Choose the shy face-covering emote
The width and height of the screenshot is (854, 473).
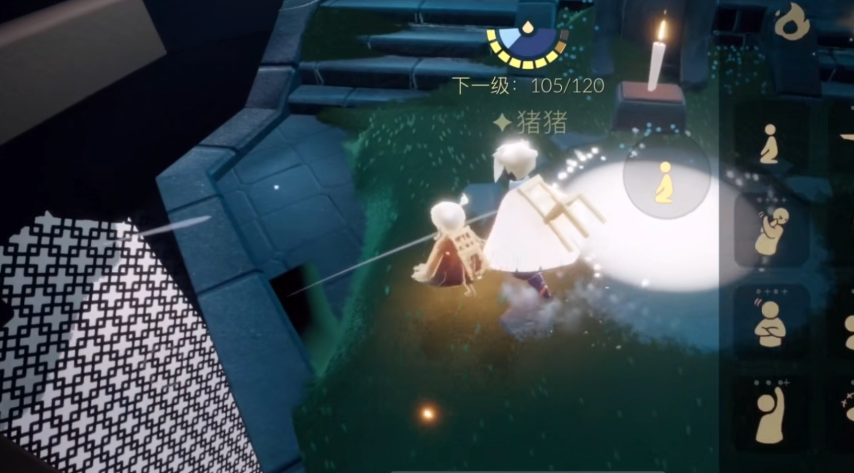[770, 232]
